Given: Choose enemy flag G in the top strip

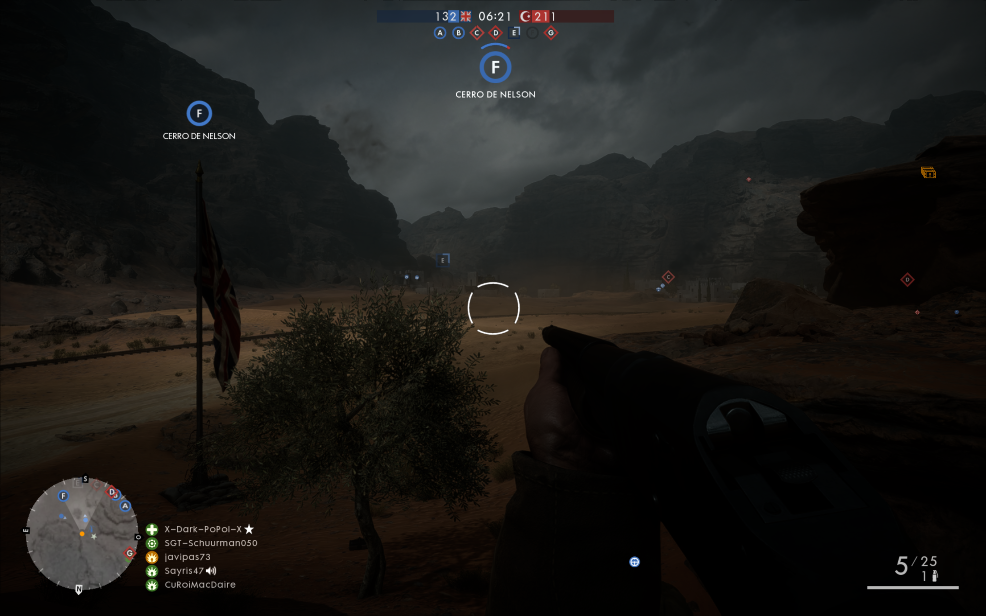Looking at the screenshot, I should point(551,33).
